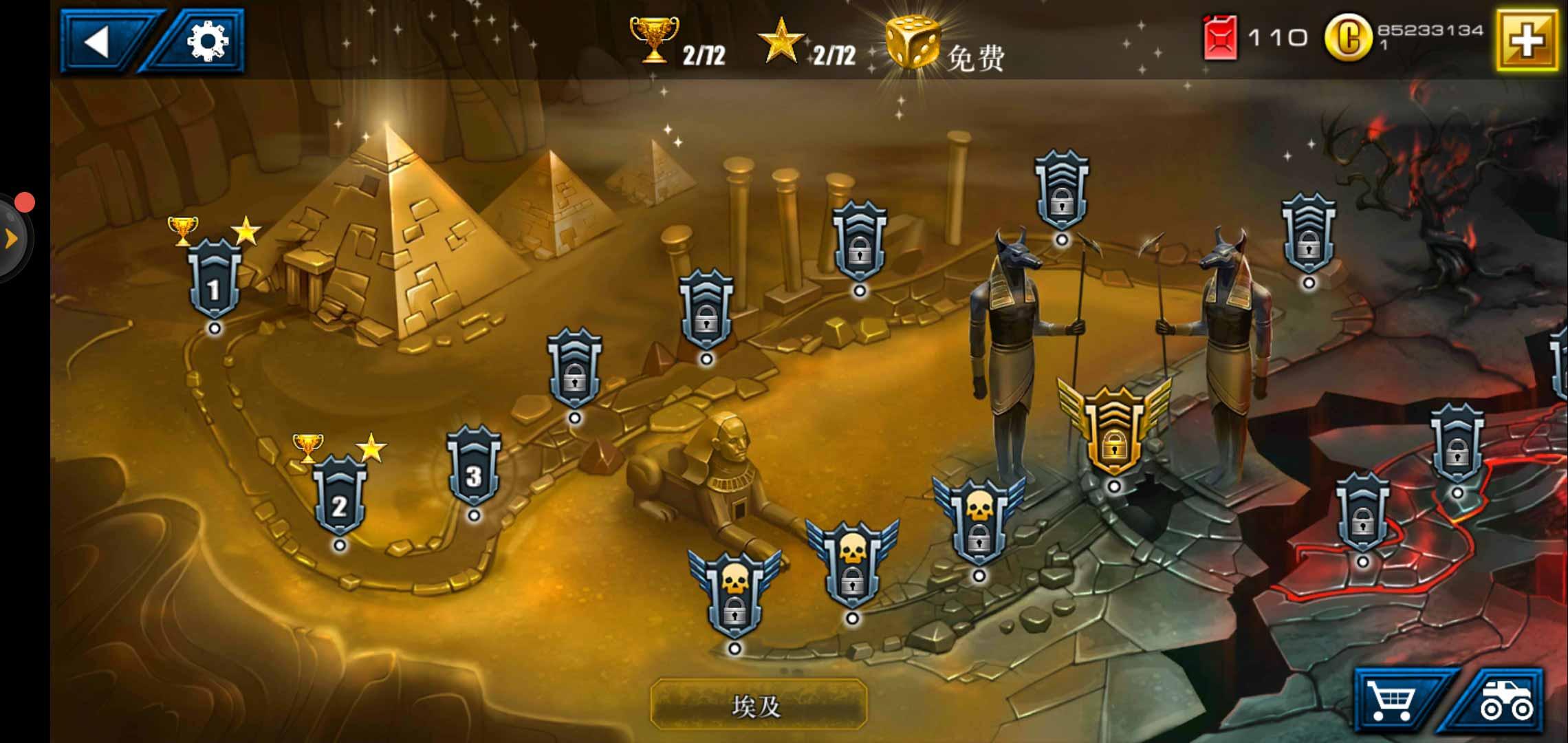Start level 3 shield badge
This screenshot has width=1568, height=743.
pyautogui.click(x=473, y=468)
